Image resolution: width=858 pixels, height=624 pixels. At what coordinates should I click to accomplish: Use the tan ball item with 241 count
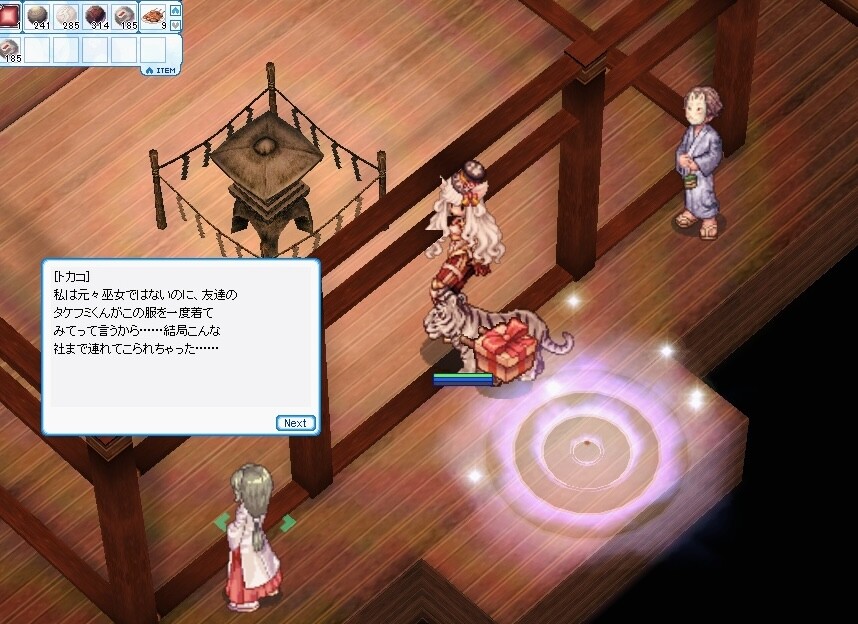(x=38, y=15)
